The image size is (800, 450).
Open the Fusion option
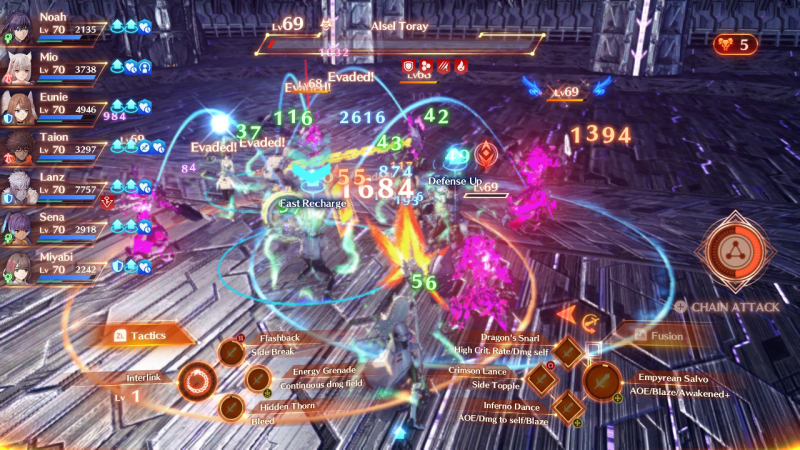tap(659, 337)
